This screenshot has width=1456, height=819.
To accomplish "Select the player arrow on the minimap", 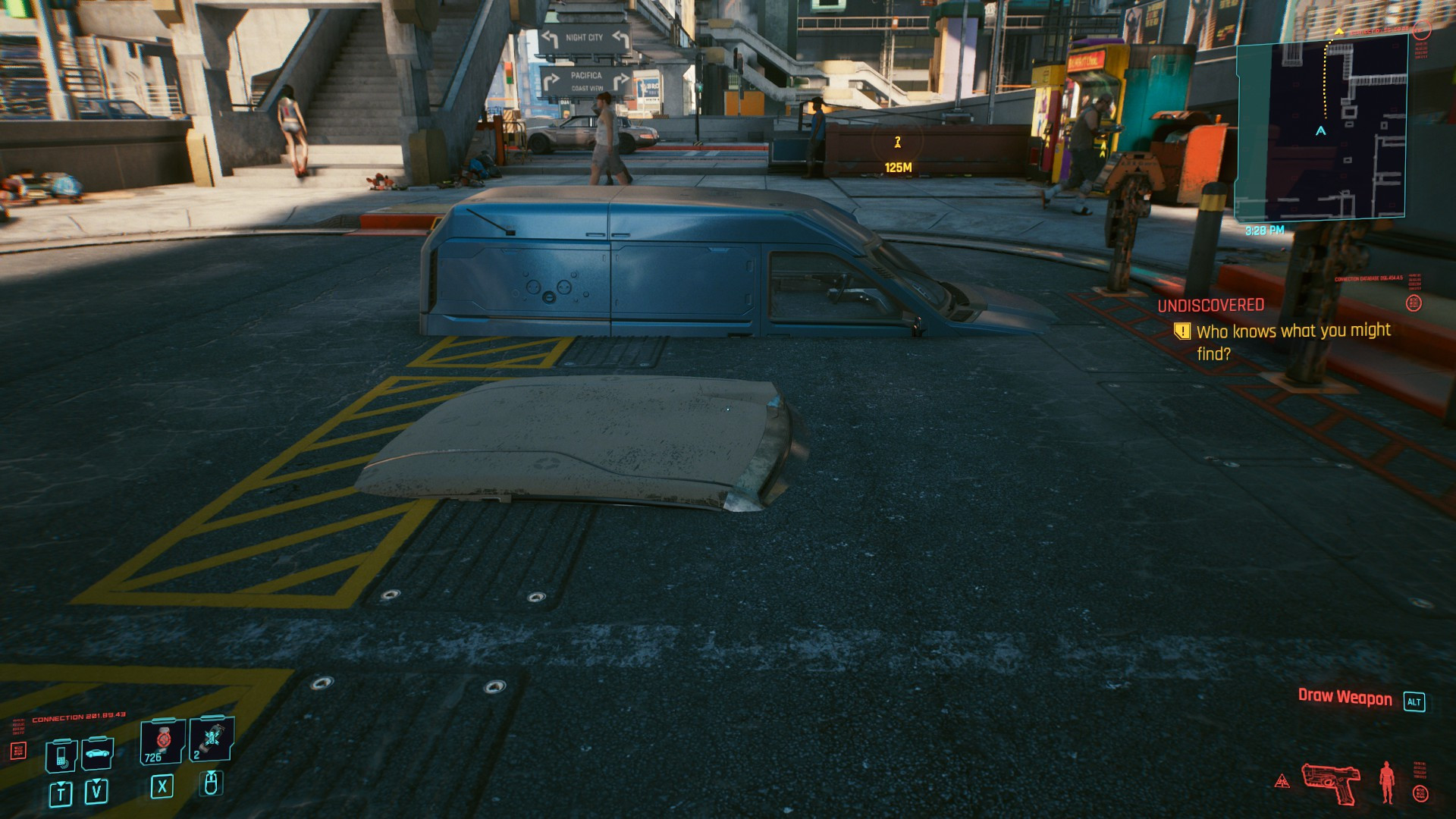I will (x=1320, y=131).
